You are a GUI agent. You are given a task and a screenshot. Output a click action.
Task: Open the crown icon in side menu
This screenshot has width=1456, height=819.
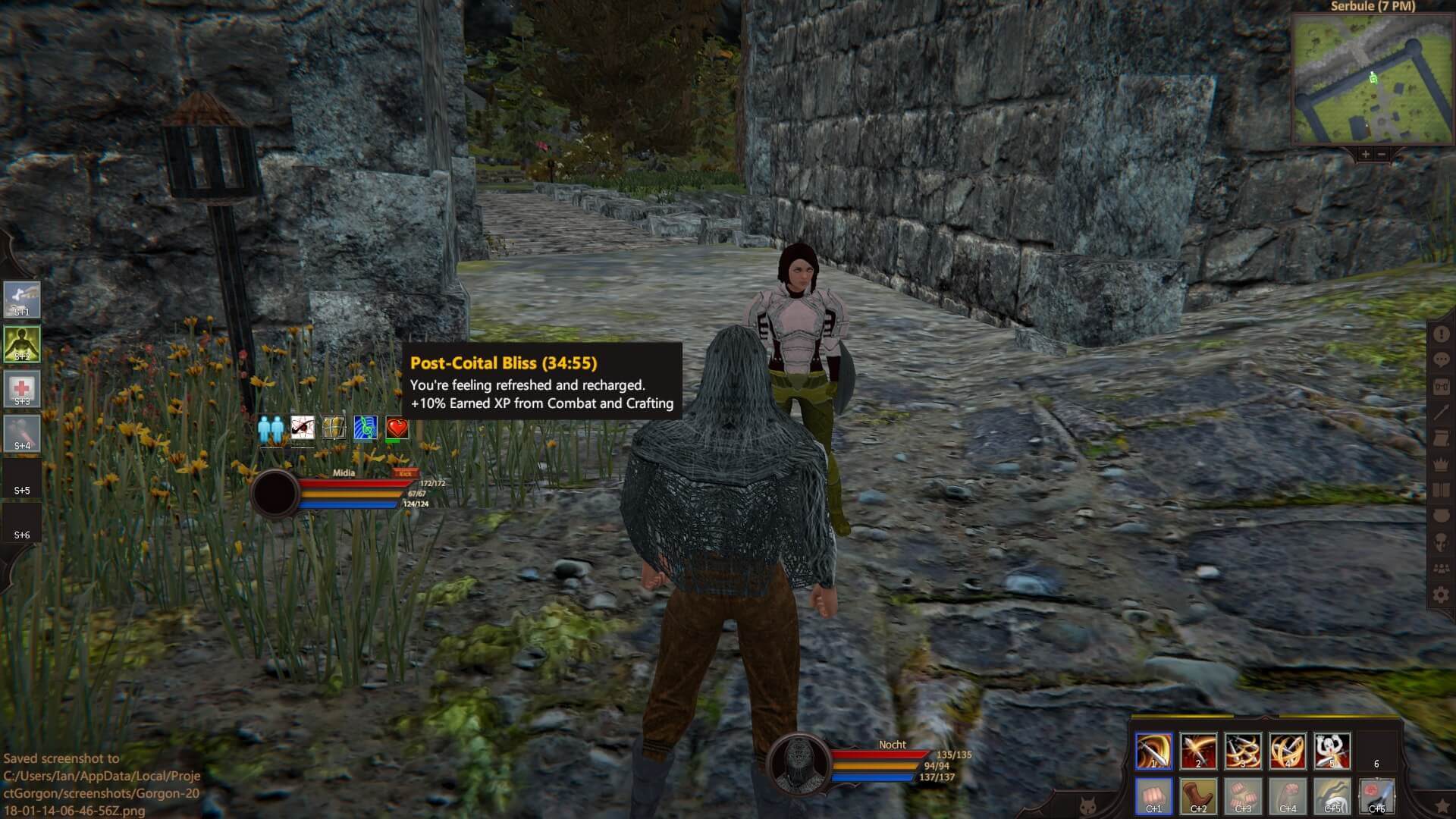pyautogui.click(x=1441, y=465)
